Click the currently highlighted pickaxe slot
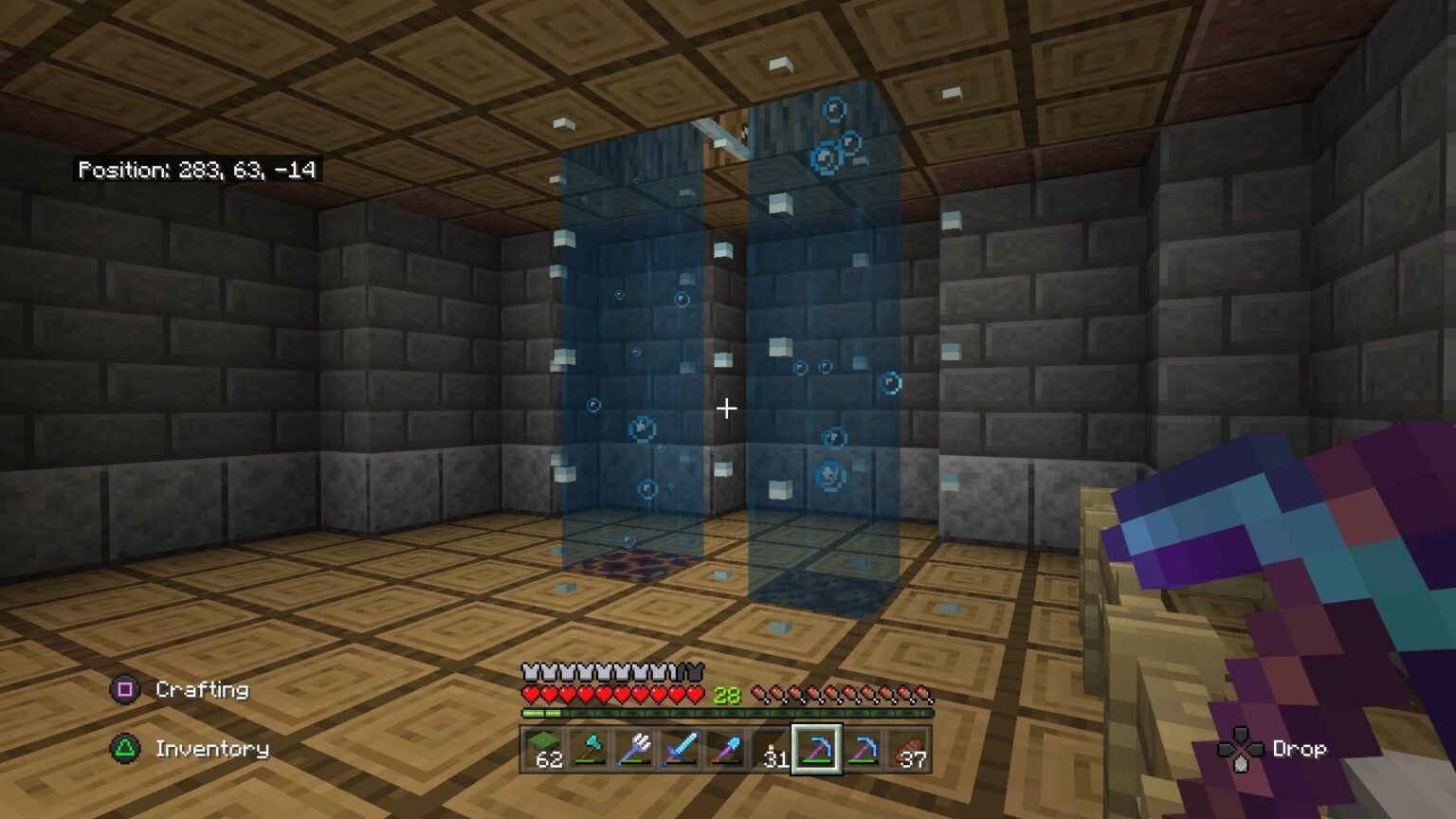Screen dimensions: 1456x819 (x=816, y=749)
